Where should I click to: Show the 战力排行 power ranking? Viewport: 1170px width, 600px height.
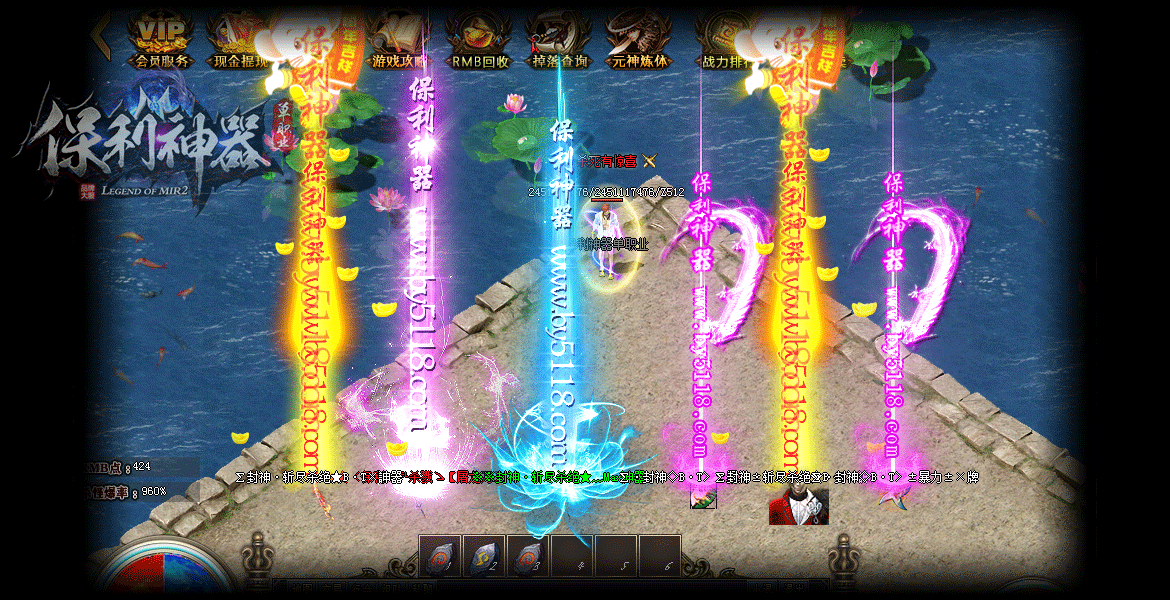pos(726,40)
